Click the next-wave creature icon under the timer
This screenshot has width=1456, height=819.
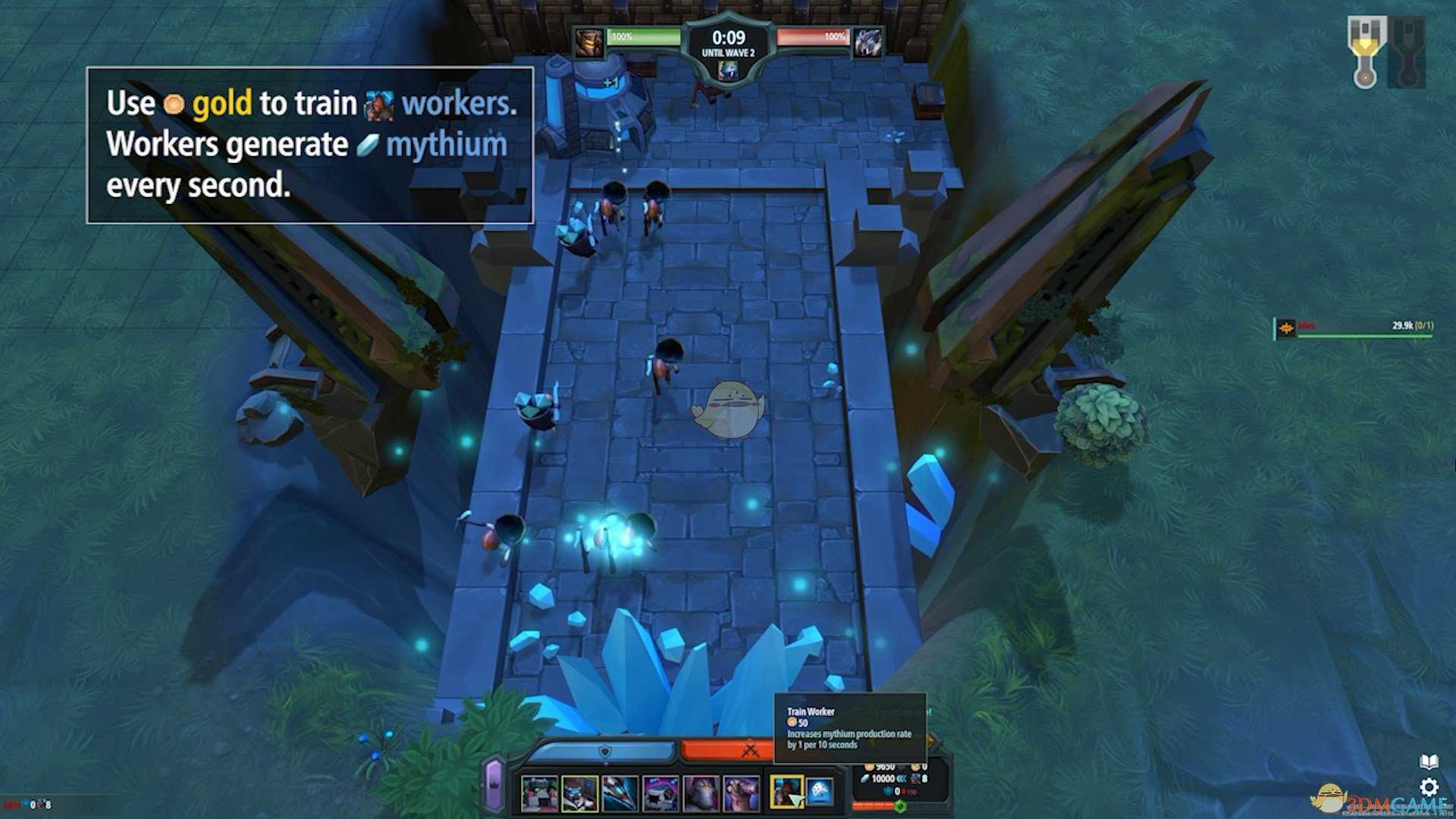728,71
